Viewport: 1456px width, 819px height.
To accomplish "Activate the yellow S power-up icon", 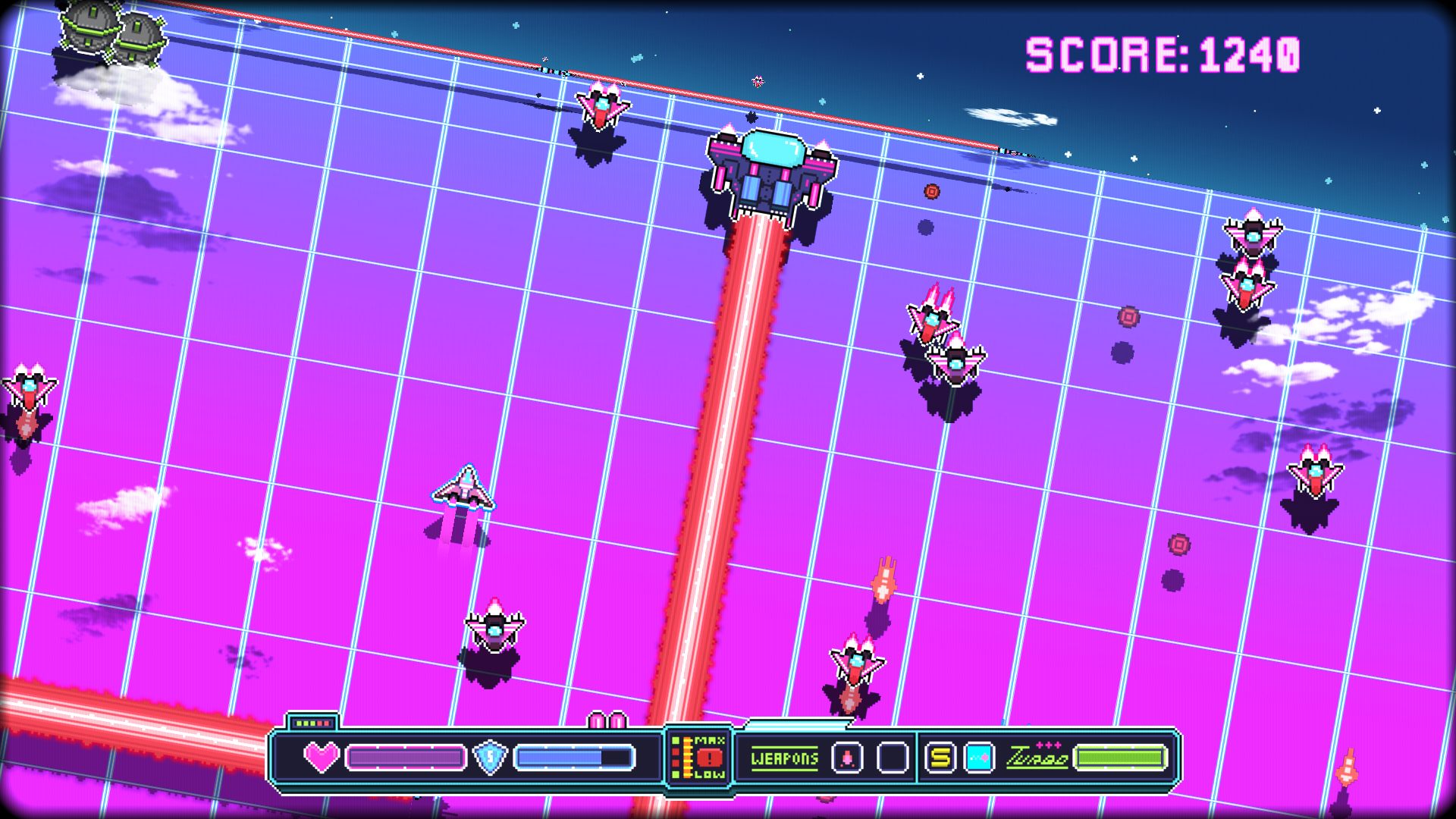I will pos(940,757).
